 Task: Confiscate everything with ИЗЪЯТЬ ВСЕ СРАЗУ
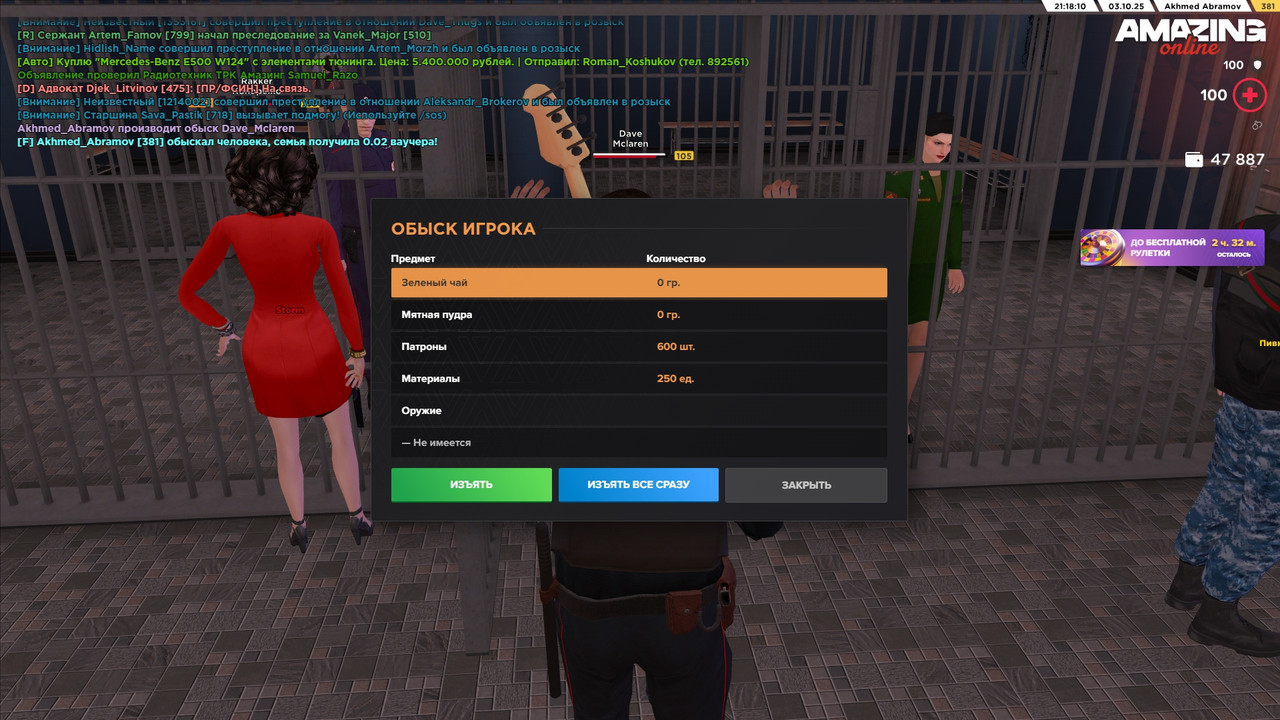(638, 485)
